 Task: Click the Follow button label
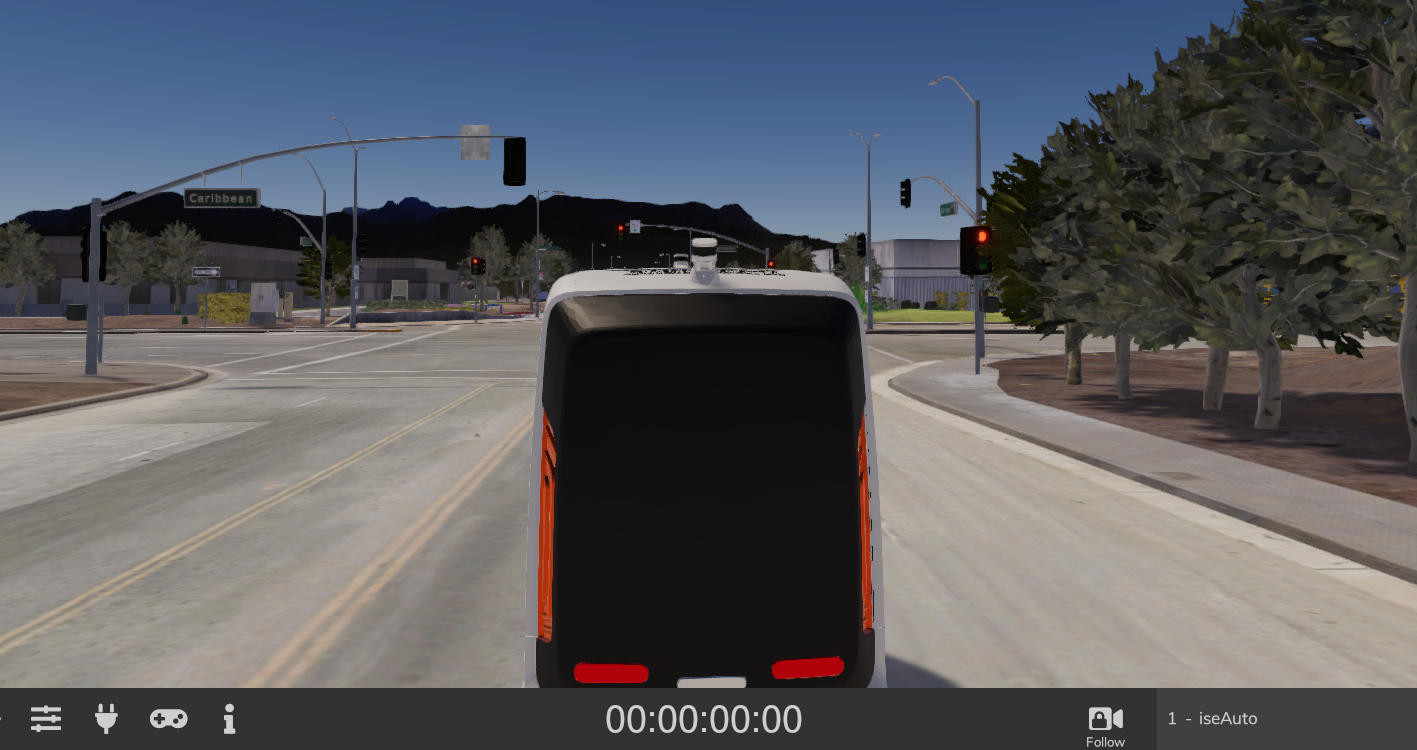pyautogui.click(x=1105, y=742)
